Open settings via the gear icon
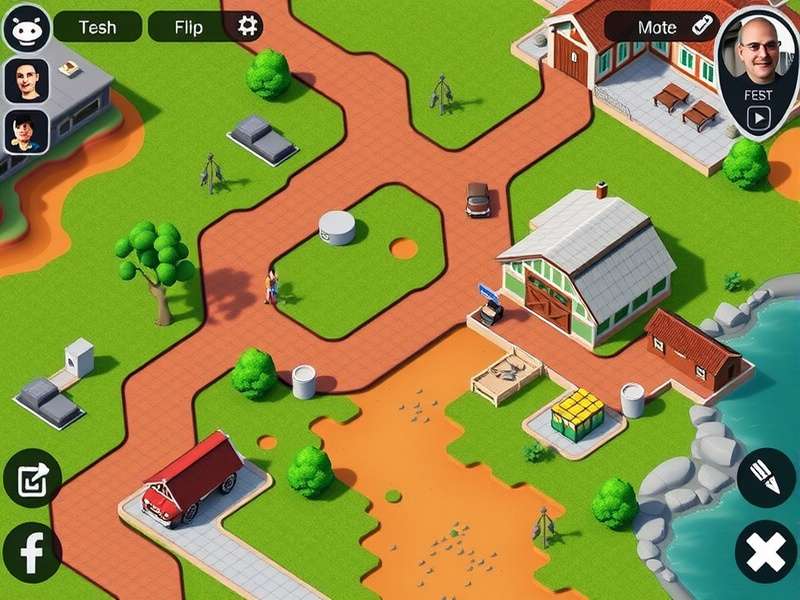 (x=247, y=26)
